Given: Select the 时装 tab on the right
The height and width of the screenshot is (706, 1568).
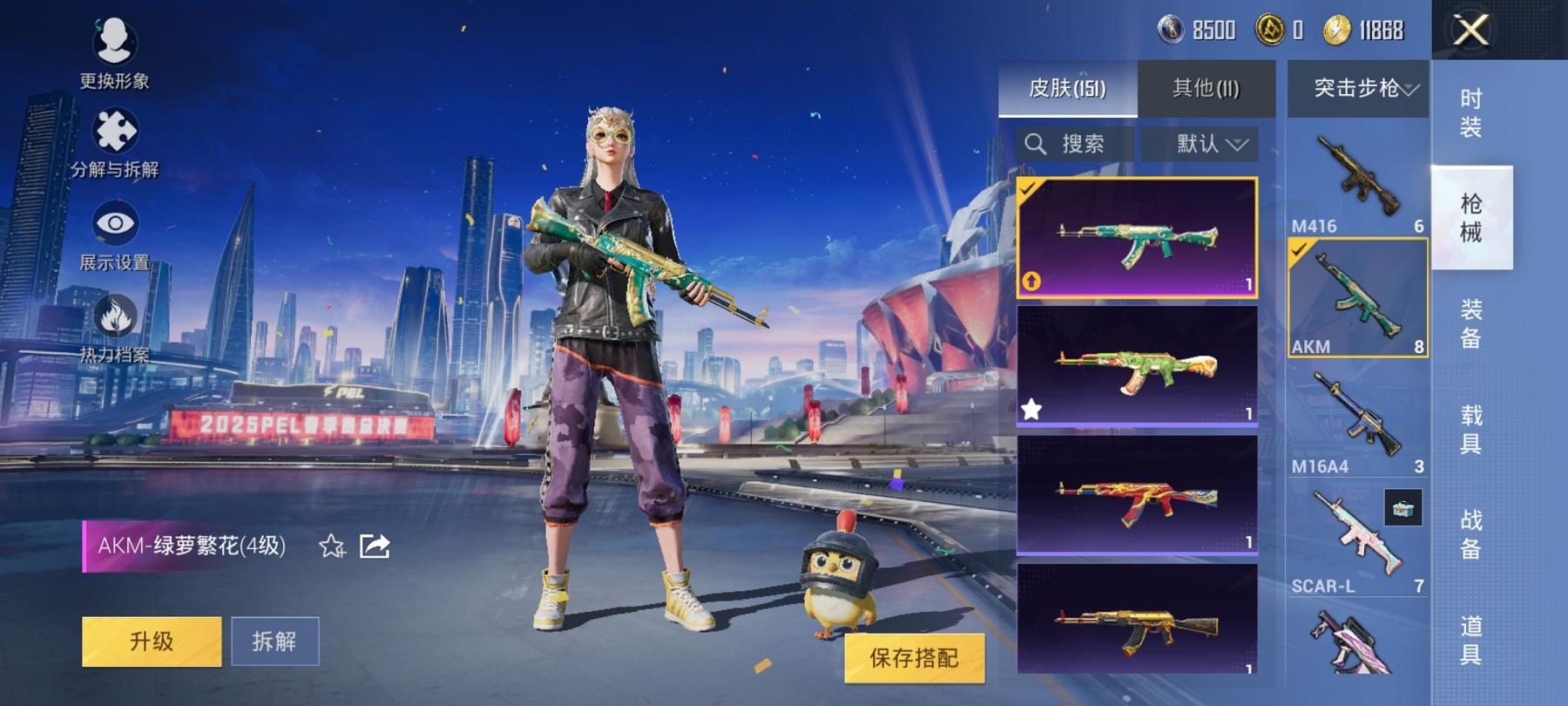Looking at the screenshot, I should pos(1470,113).
